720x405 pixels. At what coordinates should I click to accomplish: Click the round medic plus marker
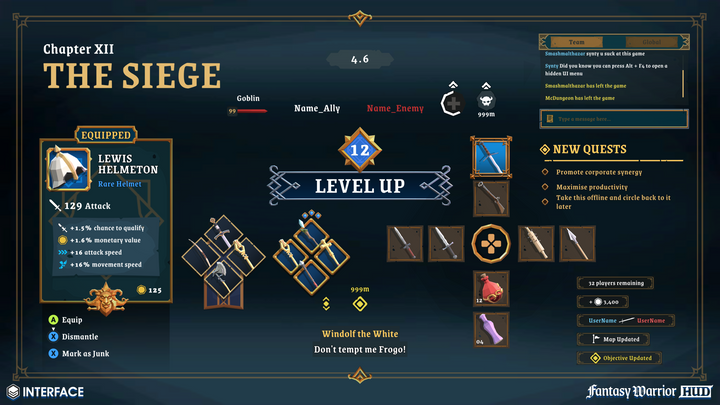(454, 105)
